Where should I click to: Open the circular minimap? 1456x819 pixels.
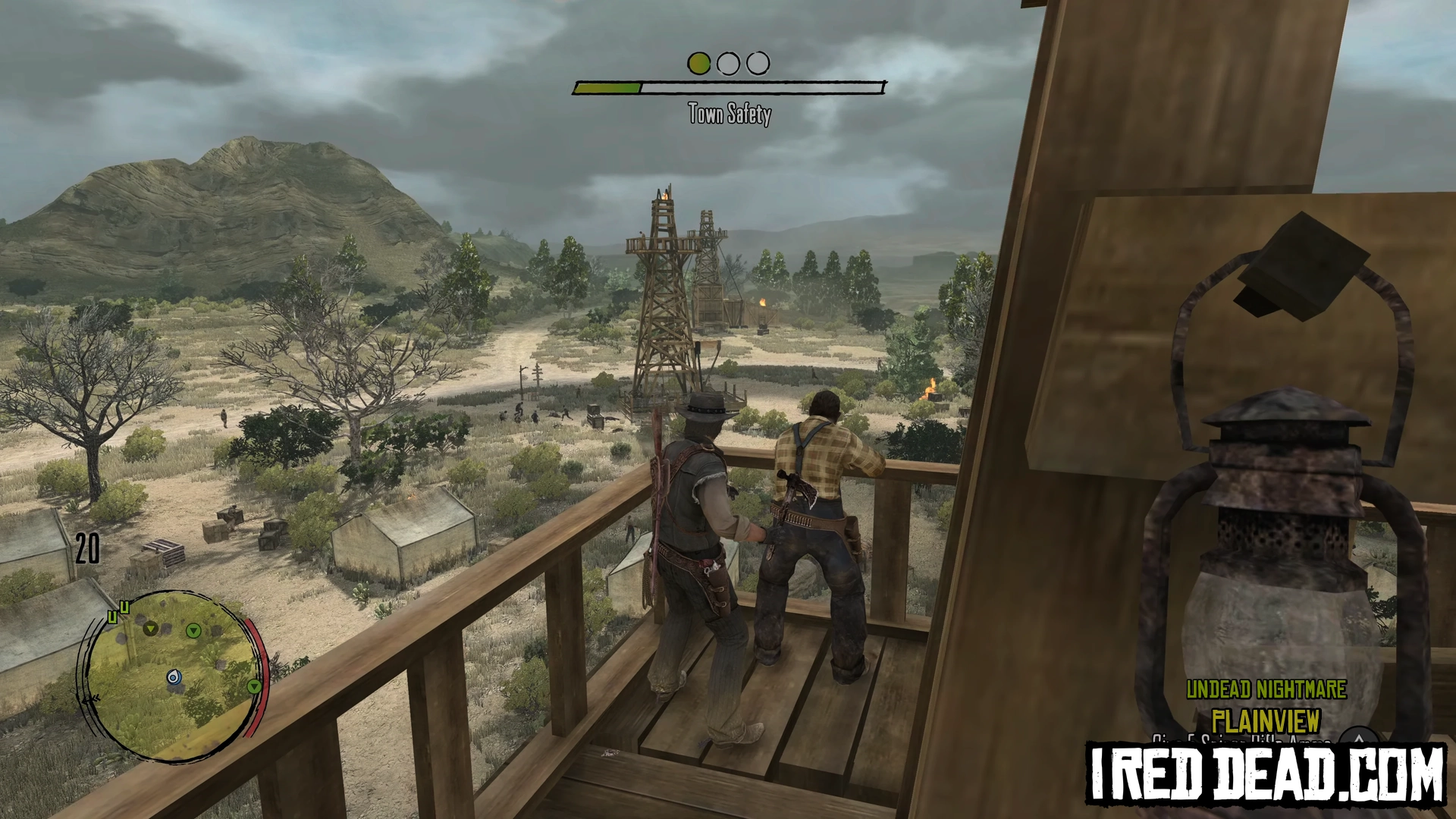coord(173,676)
